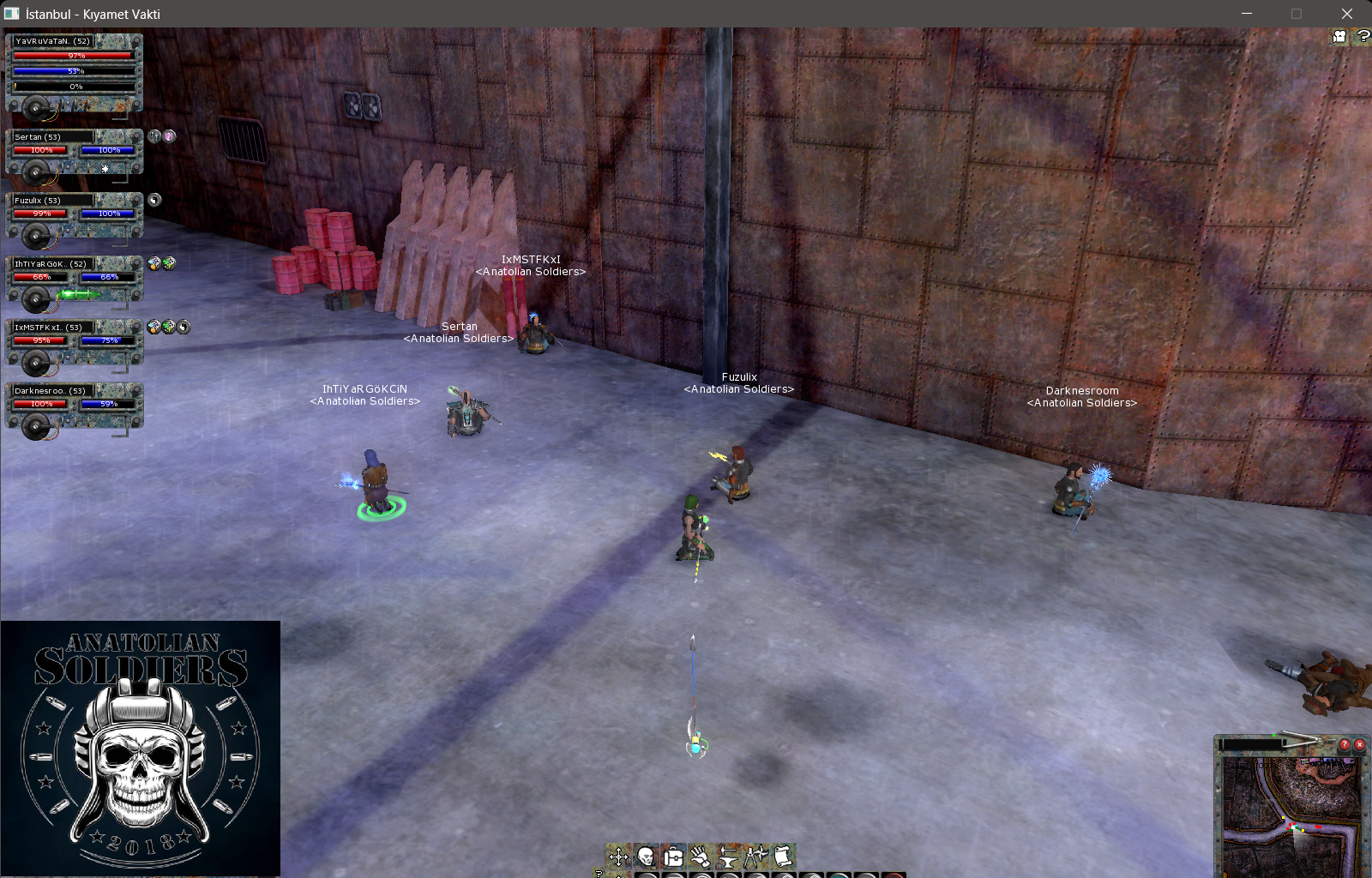Open minimap help with the red question button
Viewport: 1372px width, 878px height.
click(1345, 744)
